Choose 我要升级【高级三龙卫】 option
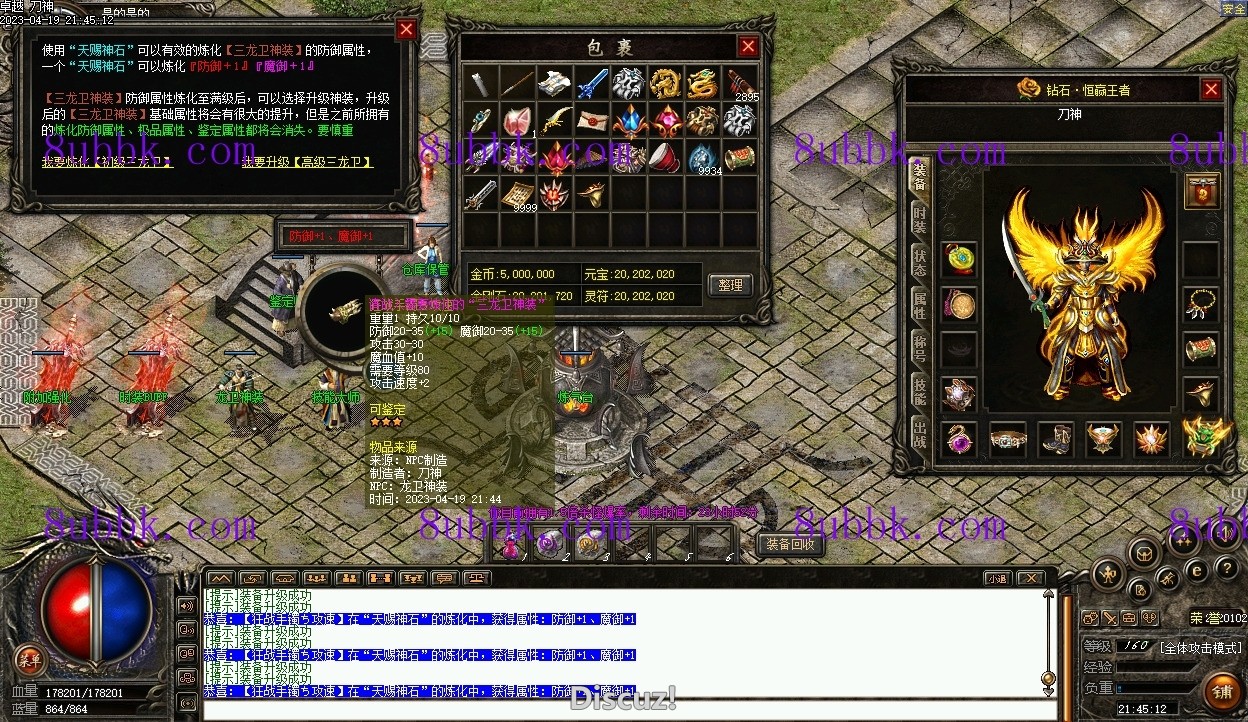 pyautogui.click(x=308, y=162)
